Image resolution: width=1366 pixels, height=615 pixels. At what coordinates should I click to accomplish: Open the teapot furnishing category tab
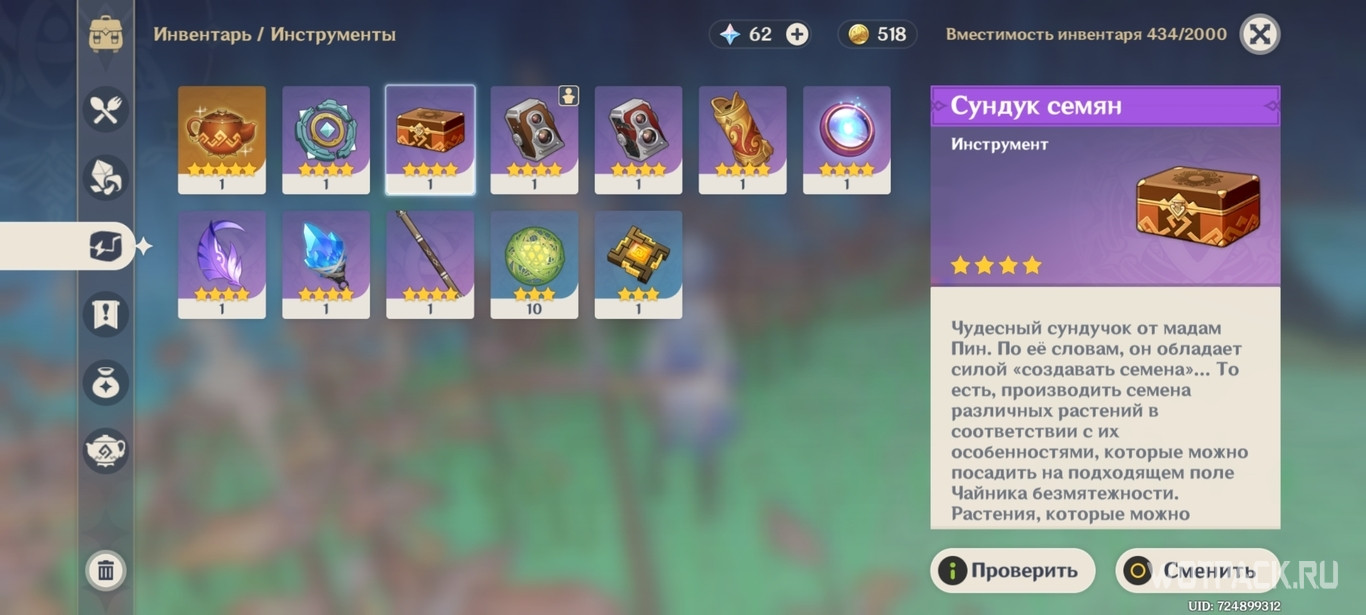pyautogui.click(x=106, y=450)
